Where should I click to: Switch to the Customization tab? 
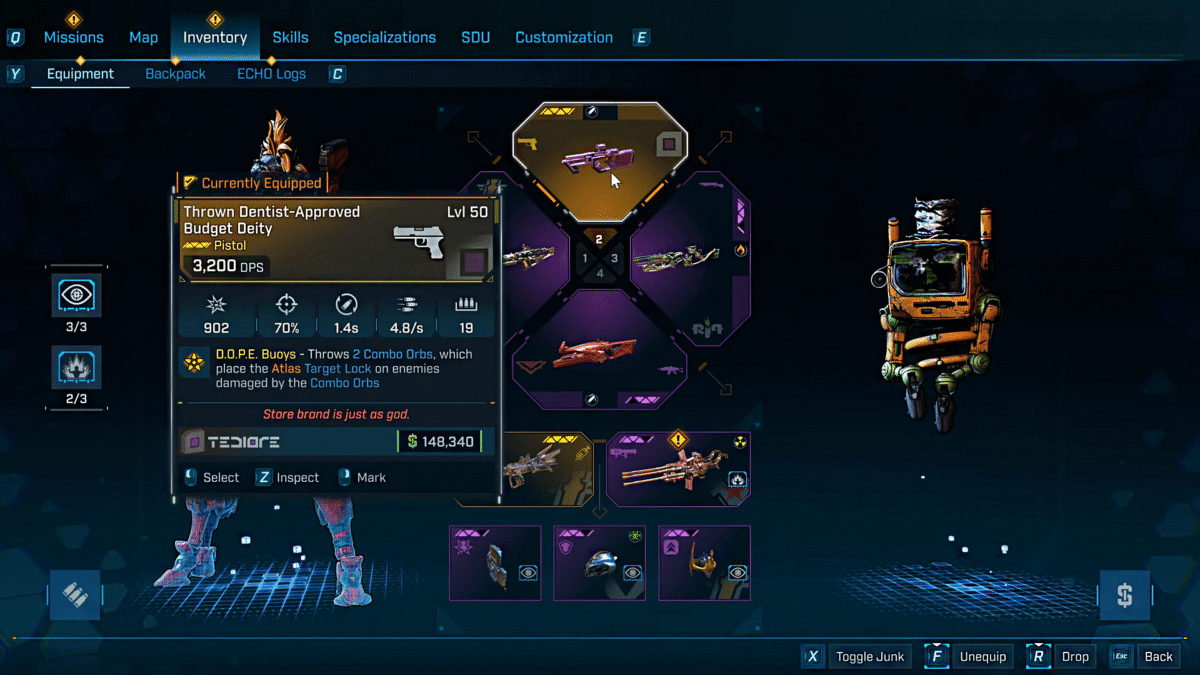click(564, 37)
